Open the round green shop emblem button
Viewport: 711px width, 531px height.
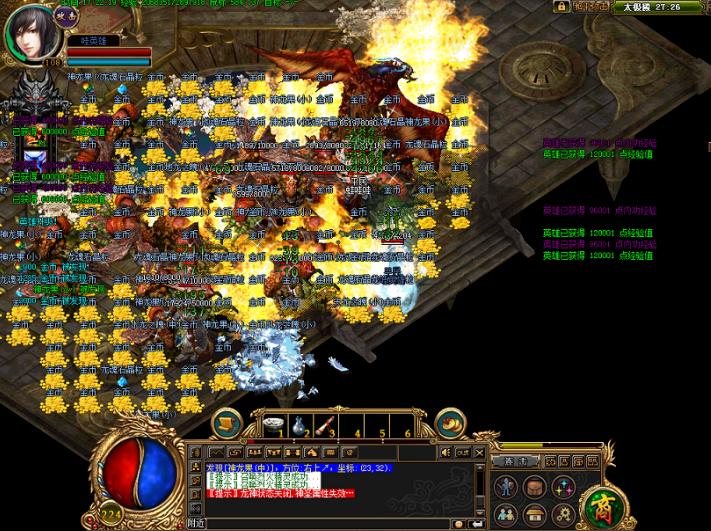pos(603,505)
